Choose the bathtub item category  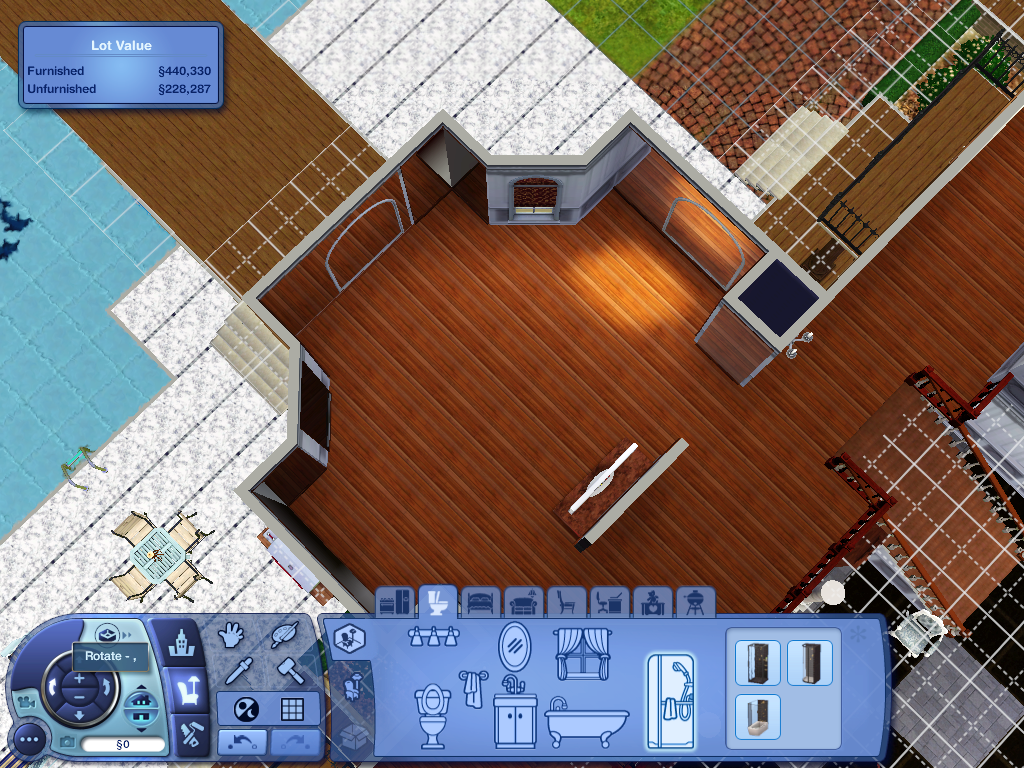[x=586, y=720]
